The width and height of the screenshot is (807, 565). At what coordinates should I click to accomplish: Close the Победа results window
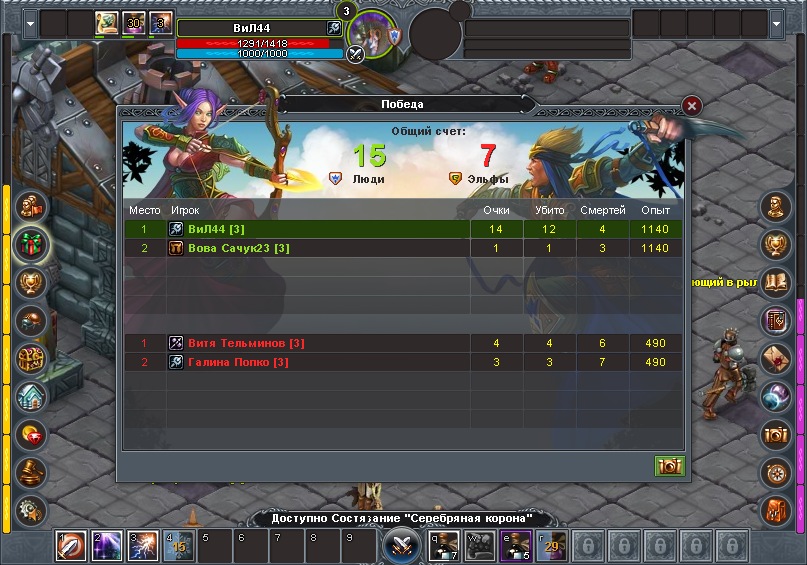click(x=691, y=106)
